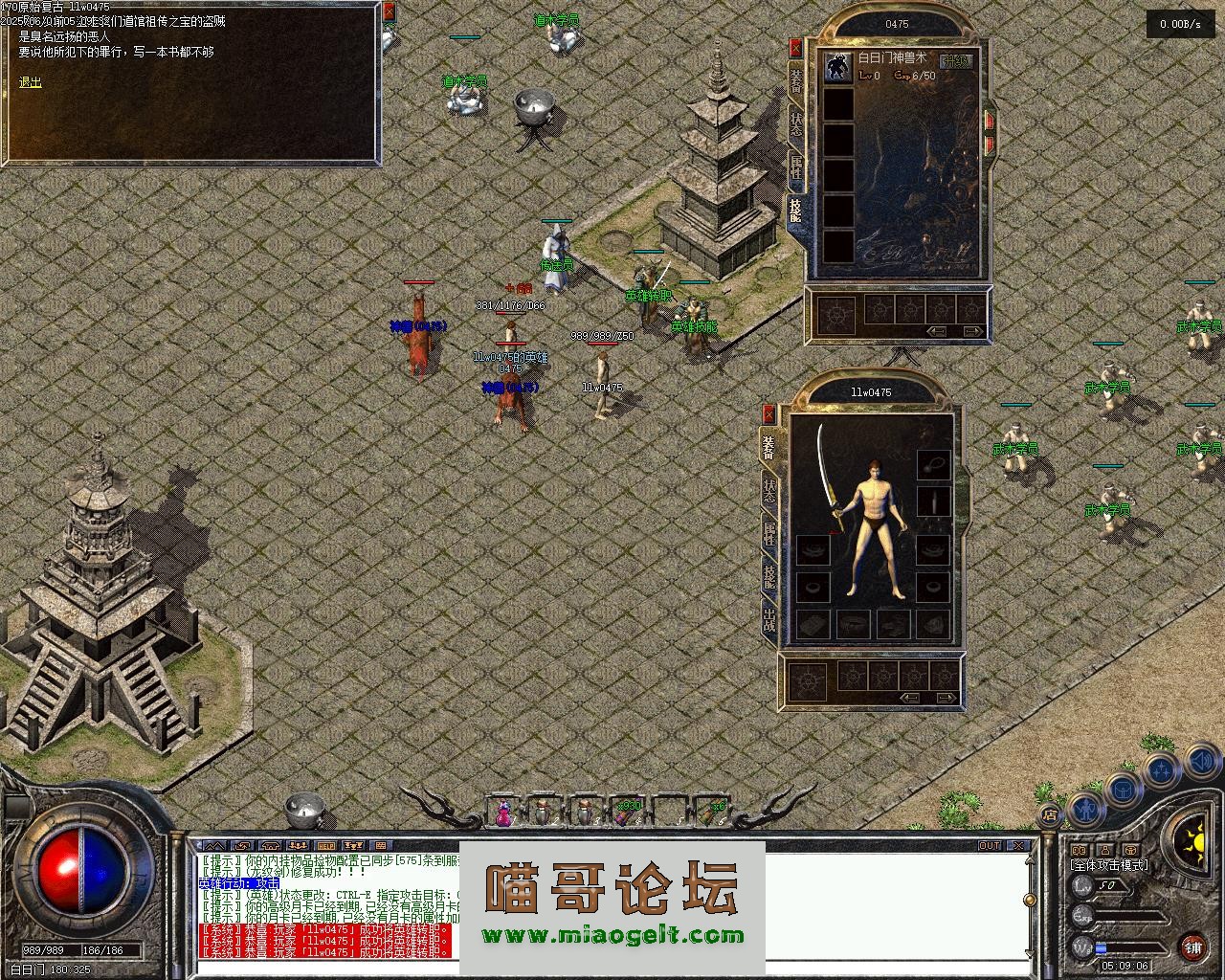Switch to 状态 tab in the llw0475 panel

coord(769,490)
